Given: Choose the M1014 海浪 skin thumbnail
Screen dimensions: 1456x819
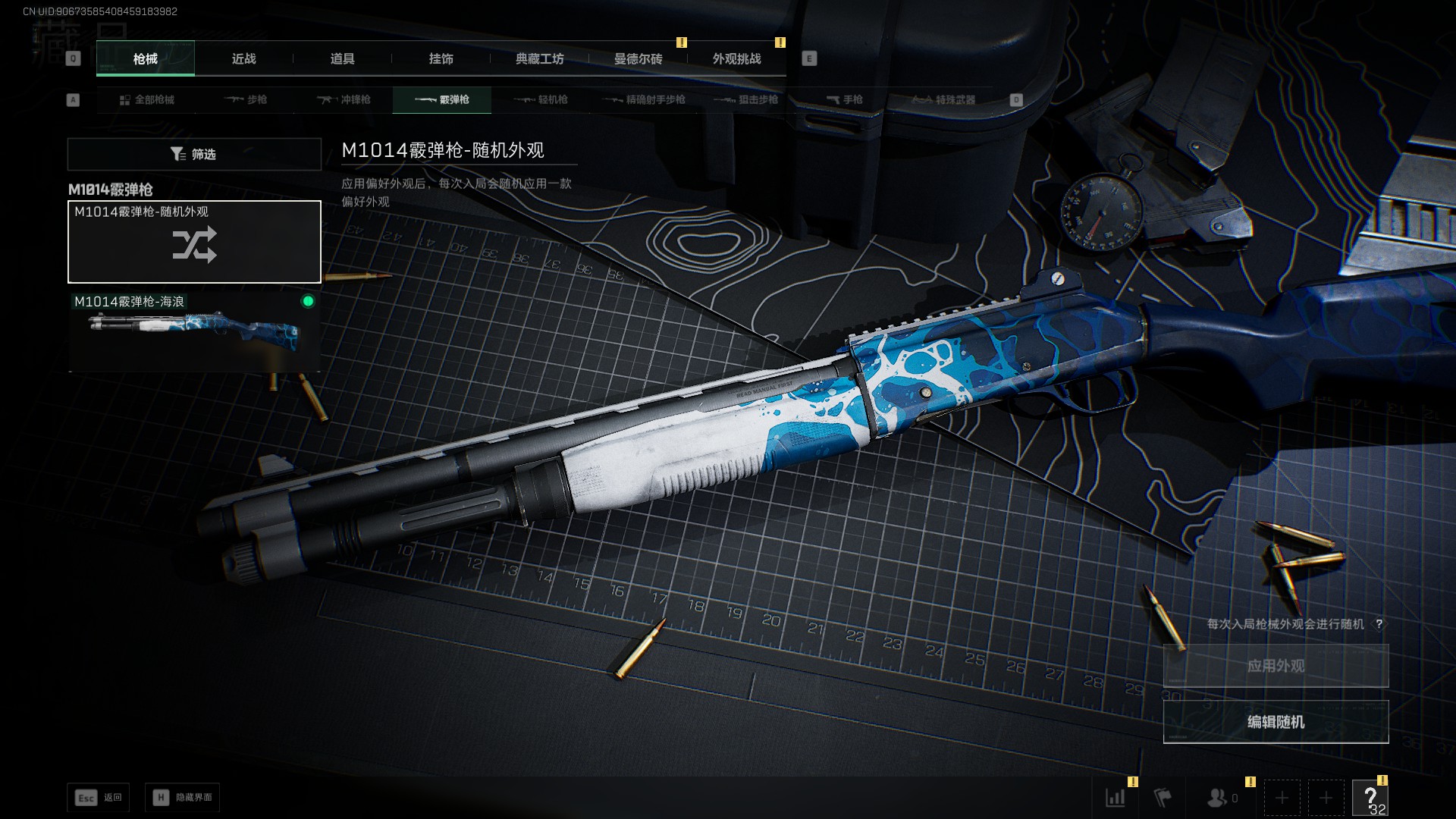Looking at the screenshot, I should (194, 331).
